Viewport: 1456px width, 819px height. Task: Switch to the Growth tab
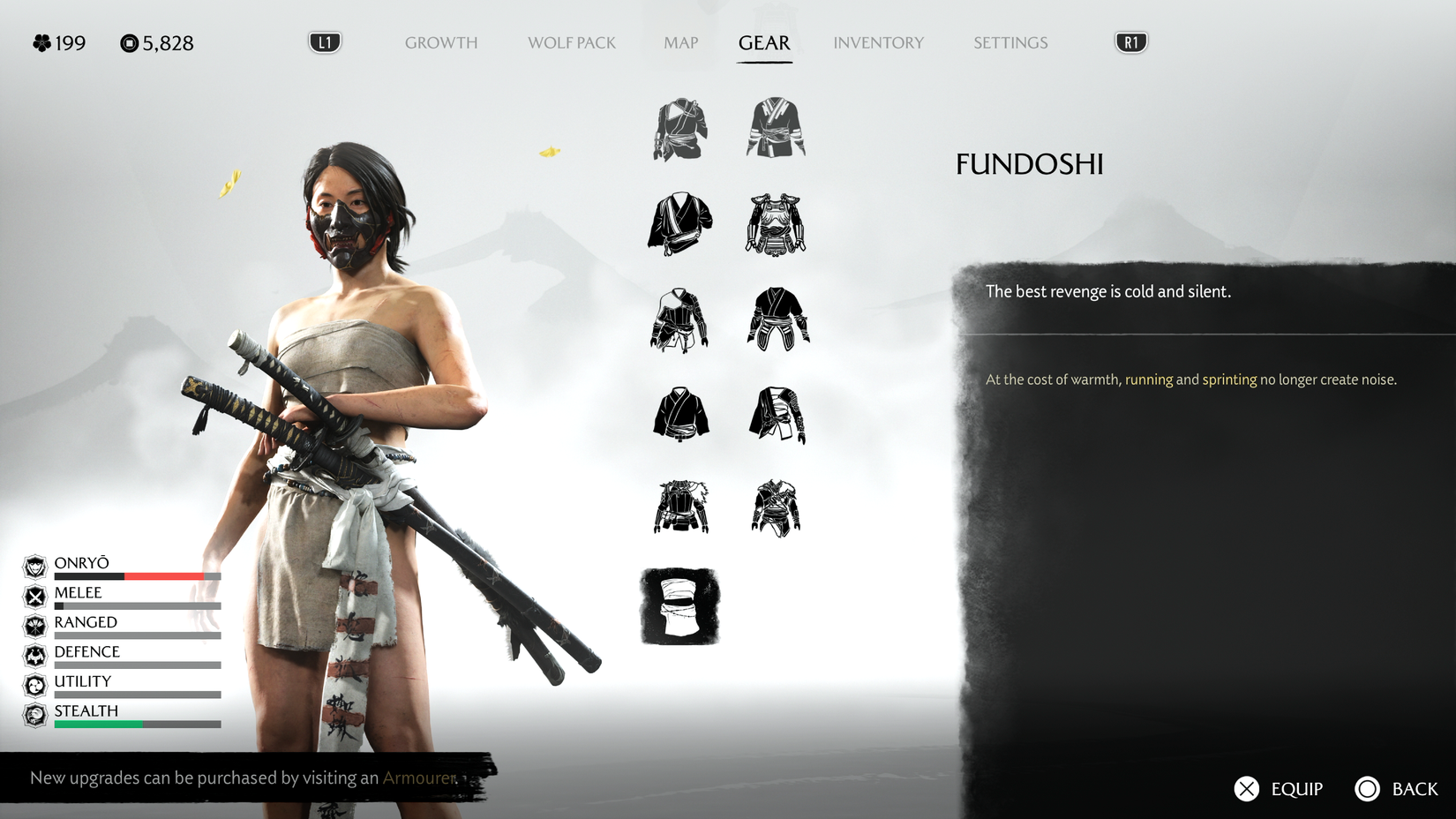441,42
